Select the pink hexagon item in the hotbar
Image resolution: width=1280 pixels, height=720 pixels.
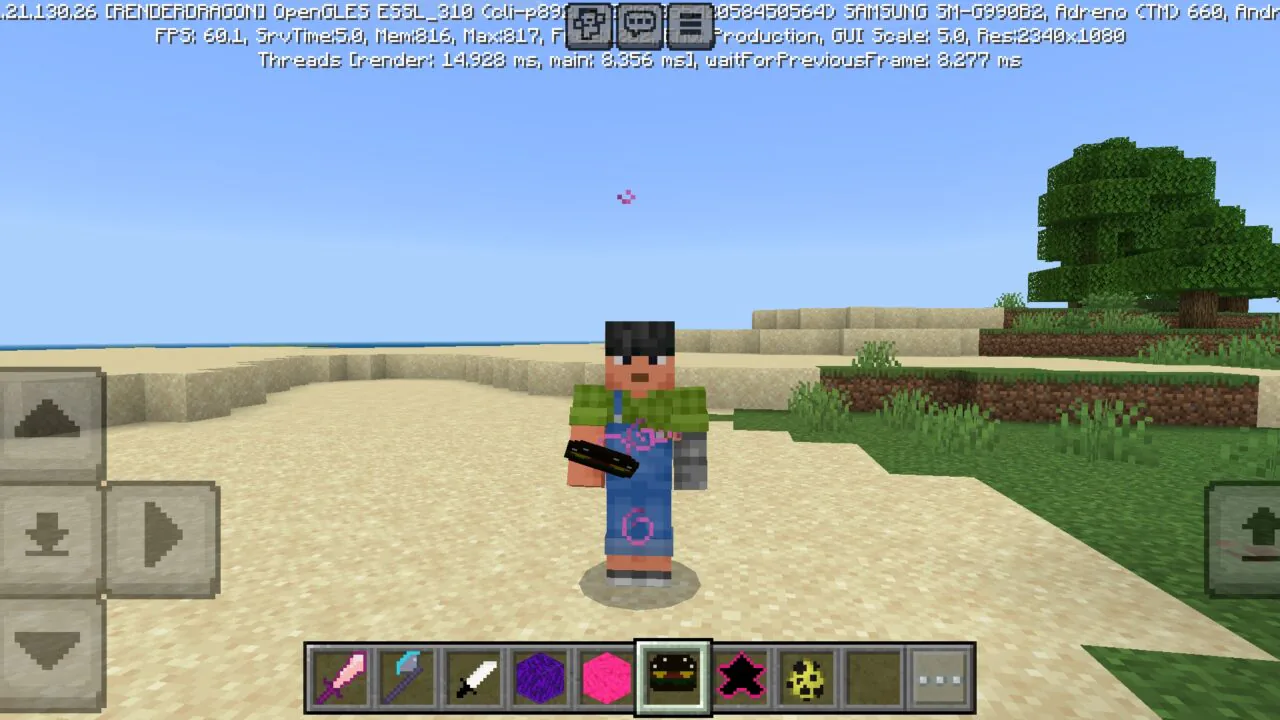pos(606,678)
